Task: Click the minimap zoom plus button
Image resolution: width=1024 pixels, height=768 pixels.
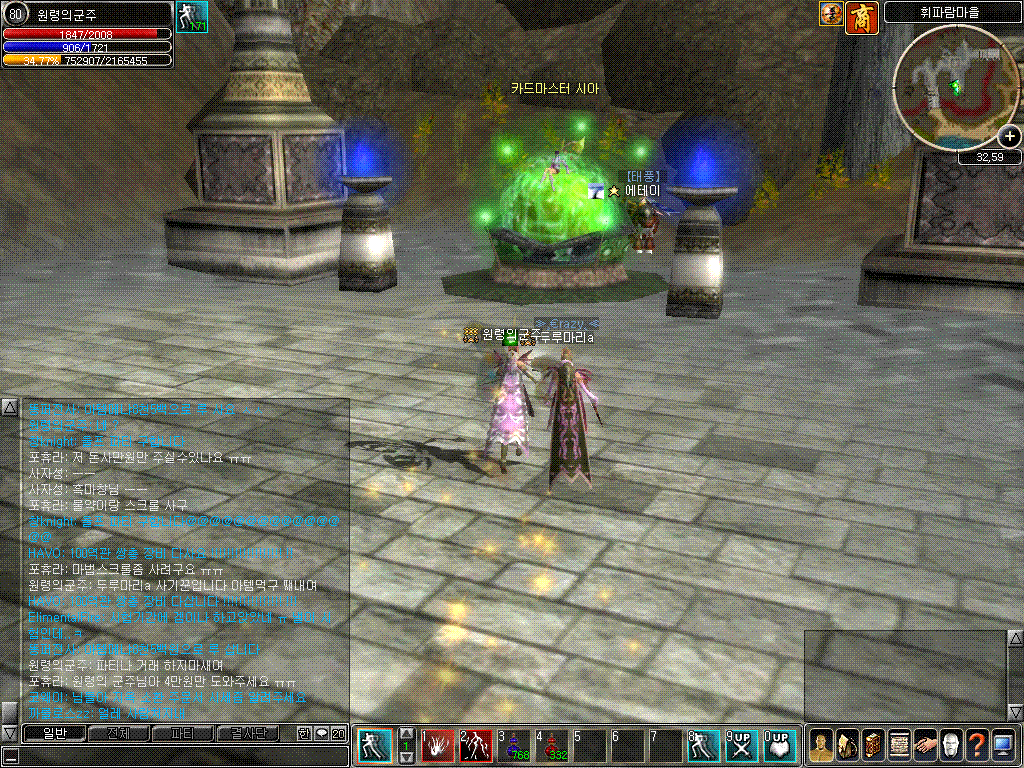Action: point(1009,137)
